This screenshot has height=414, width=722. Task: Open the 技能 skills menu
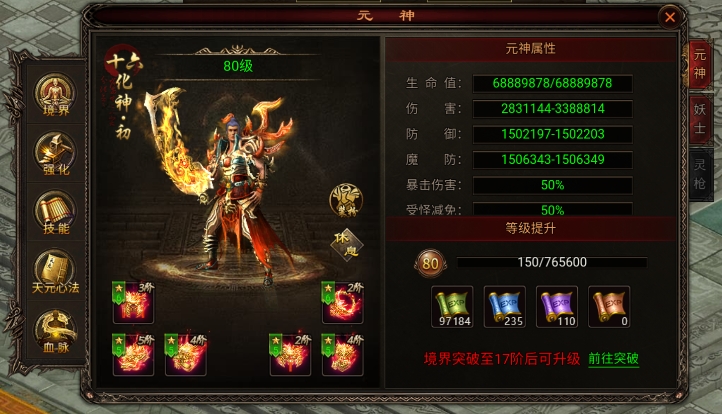pos(53,213)
